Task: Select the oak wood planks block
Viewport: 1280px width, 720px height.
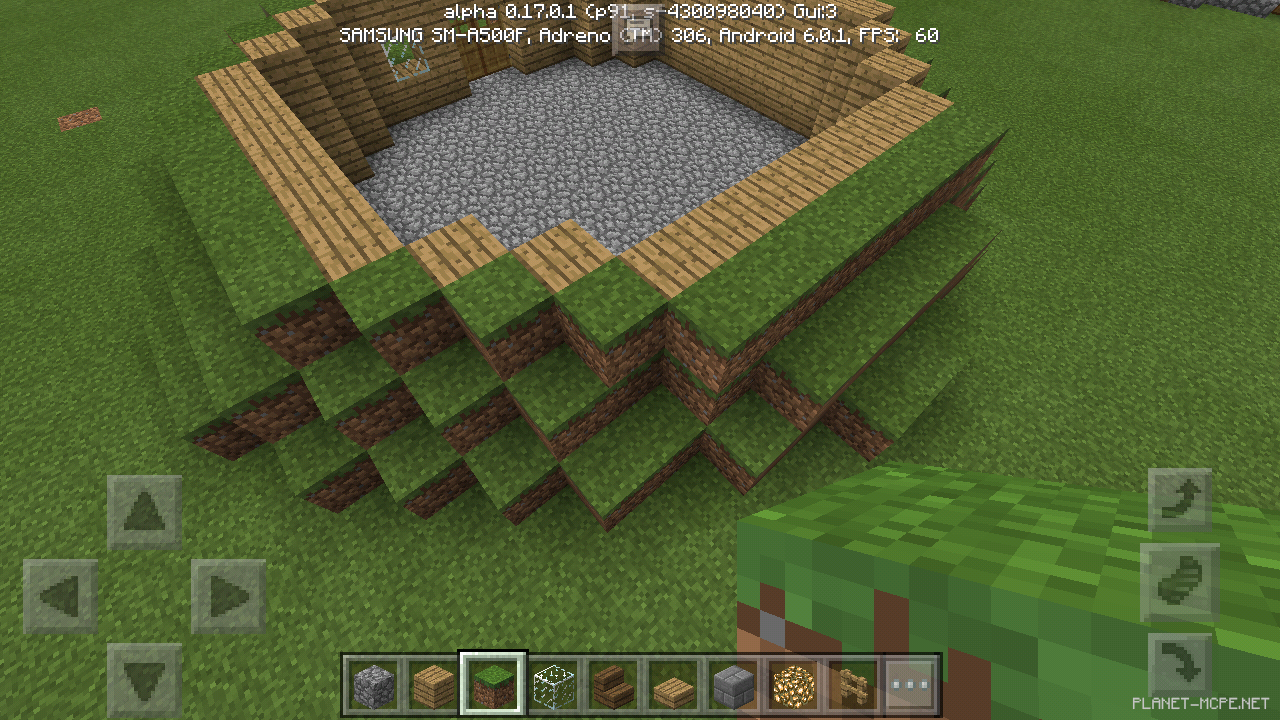Action: coord(434,685)
